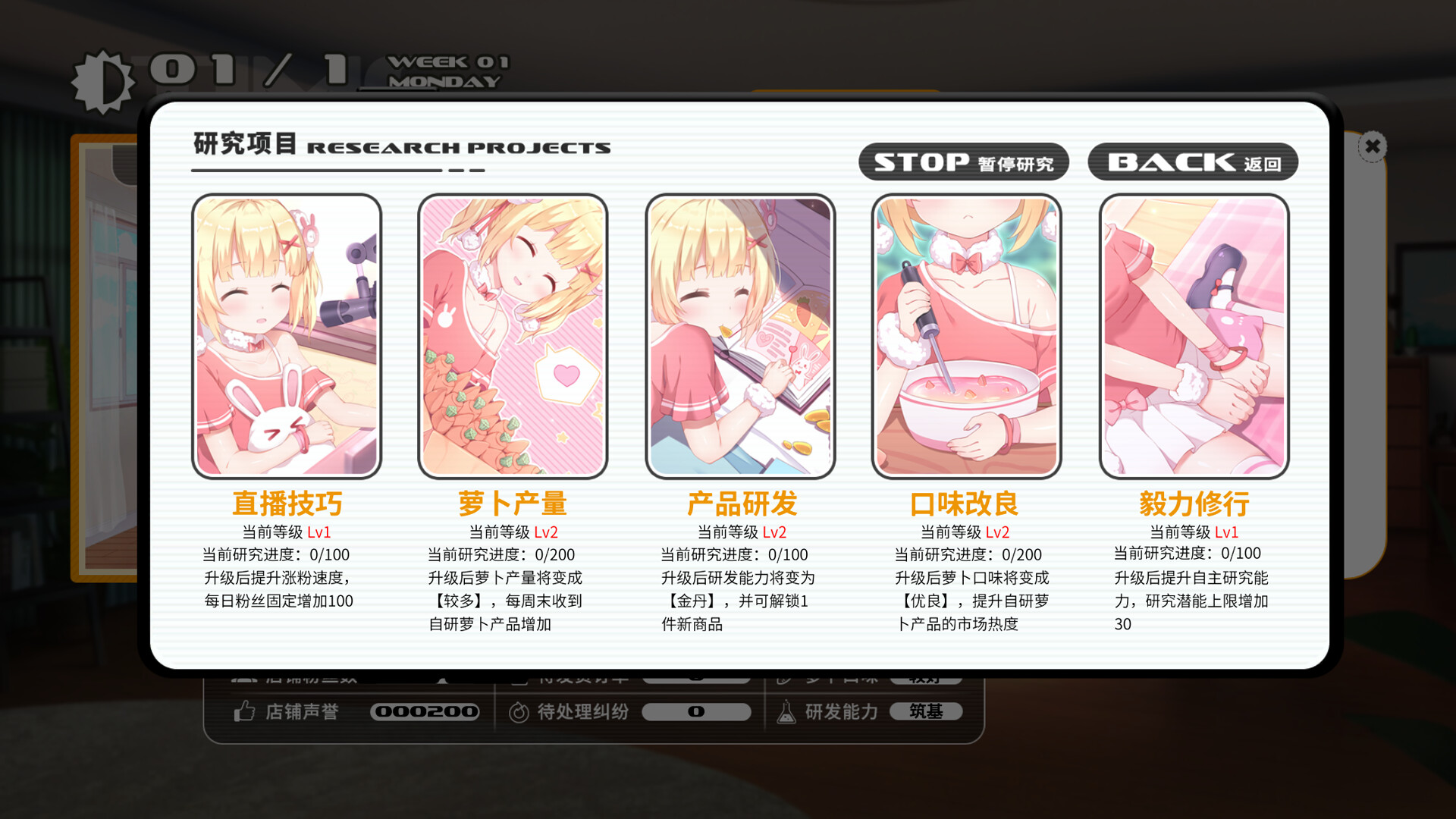Click the flask research ability icon
Screen dimensions: 1456x819
pos(785,711)
